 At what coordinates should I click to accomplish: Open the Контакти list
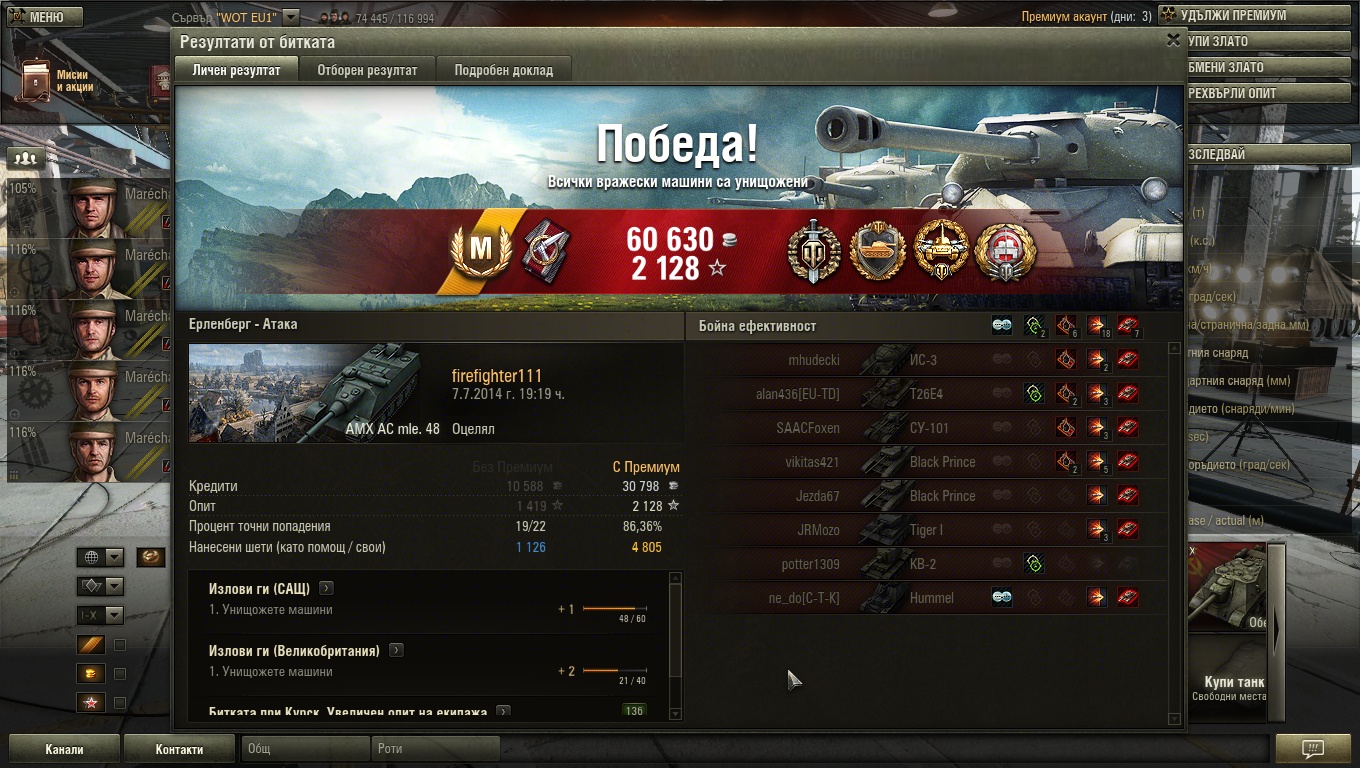[x=179, y=749]
